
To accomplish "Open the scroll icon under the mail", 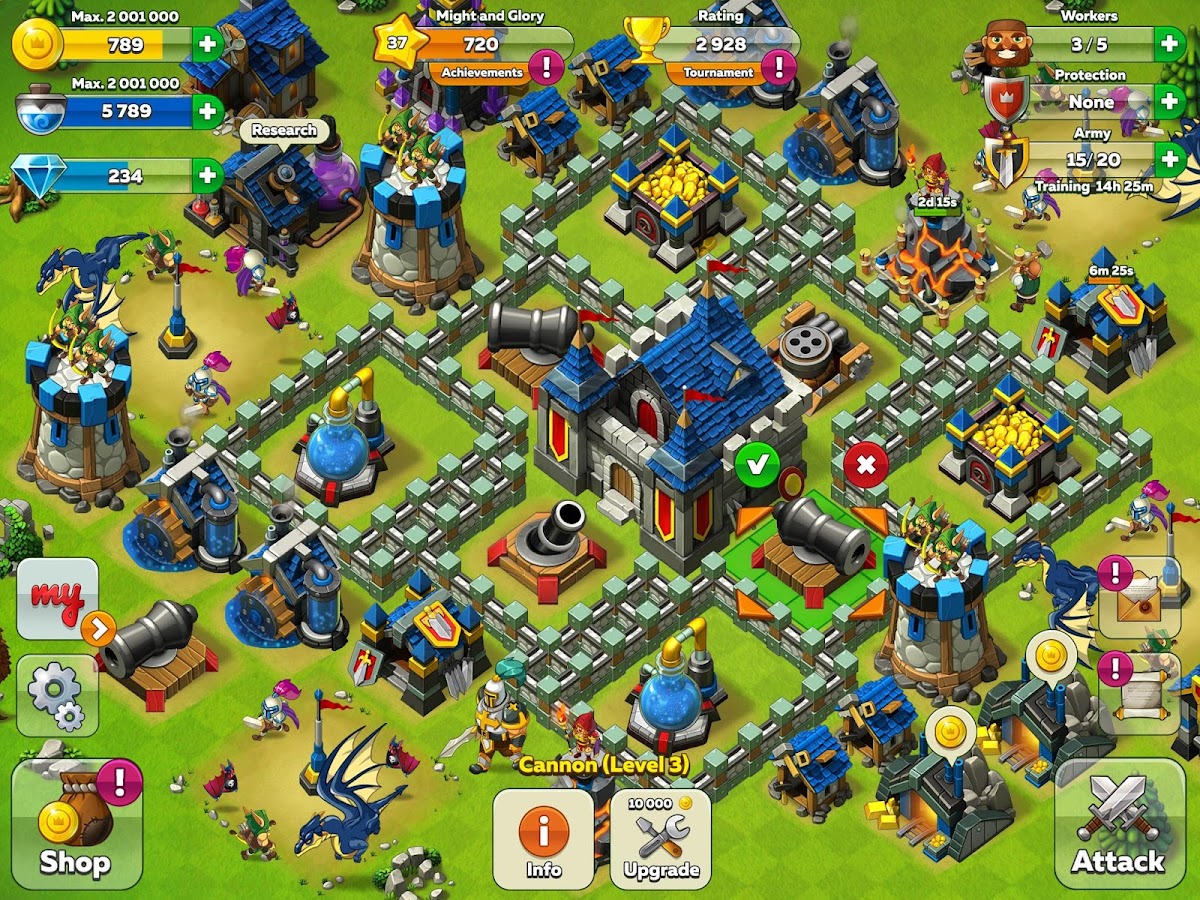I will (1143, 693).
